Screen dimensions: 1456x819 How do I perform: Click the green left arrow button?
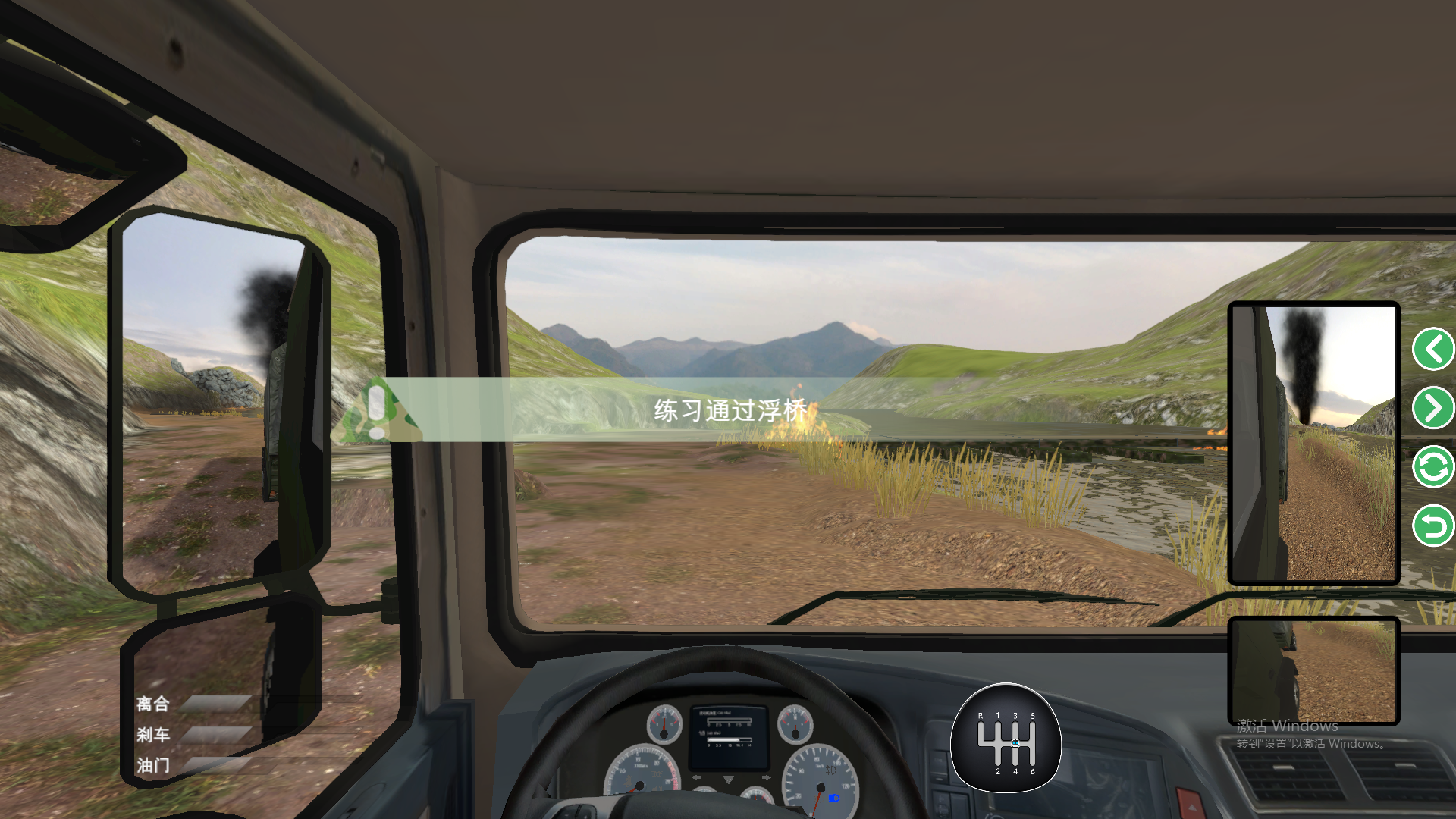click(1432, 350)
